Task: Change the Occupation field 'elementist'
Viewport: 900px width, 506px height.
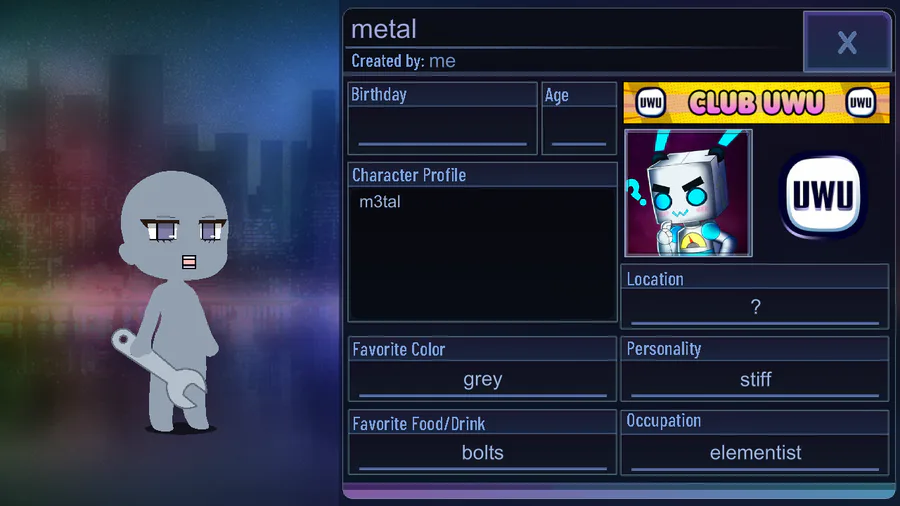Action: (755, 453)
